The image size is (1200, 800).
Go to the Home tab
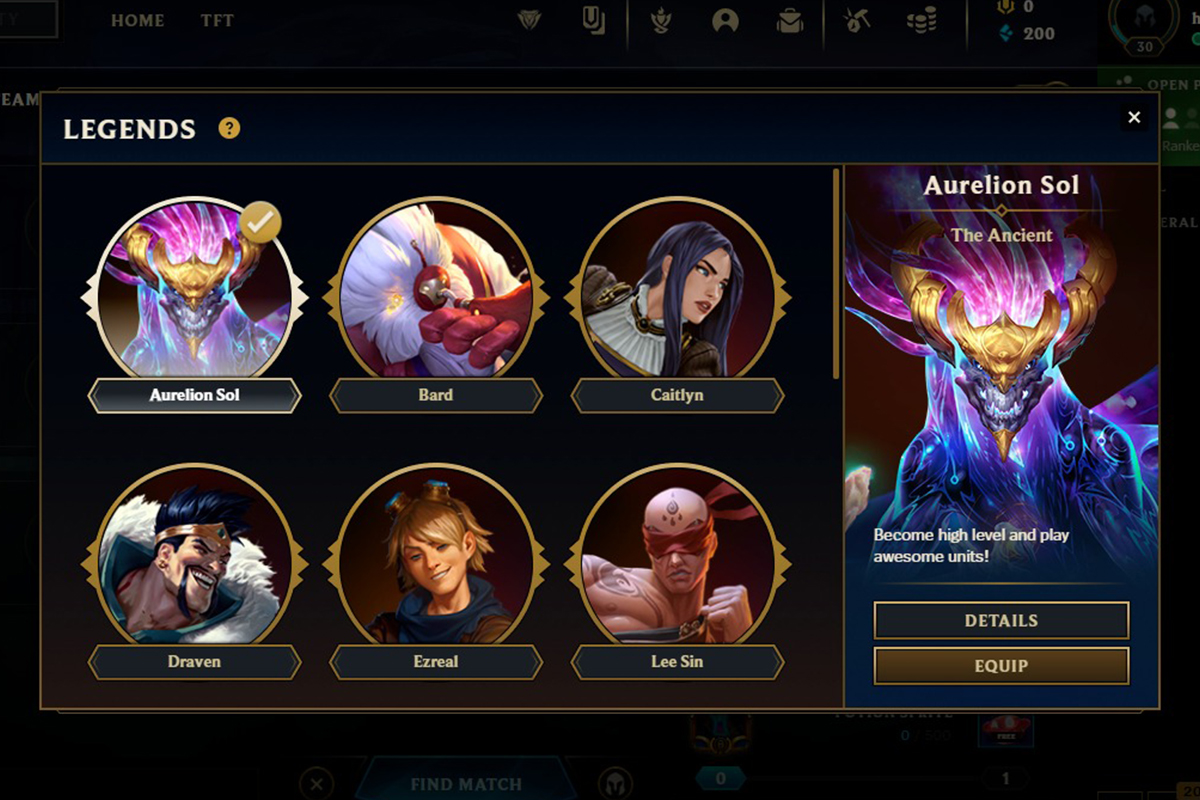tap(137, 20)
